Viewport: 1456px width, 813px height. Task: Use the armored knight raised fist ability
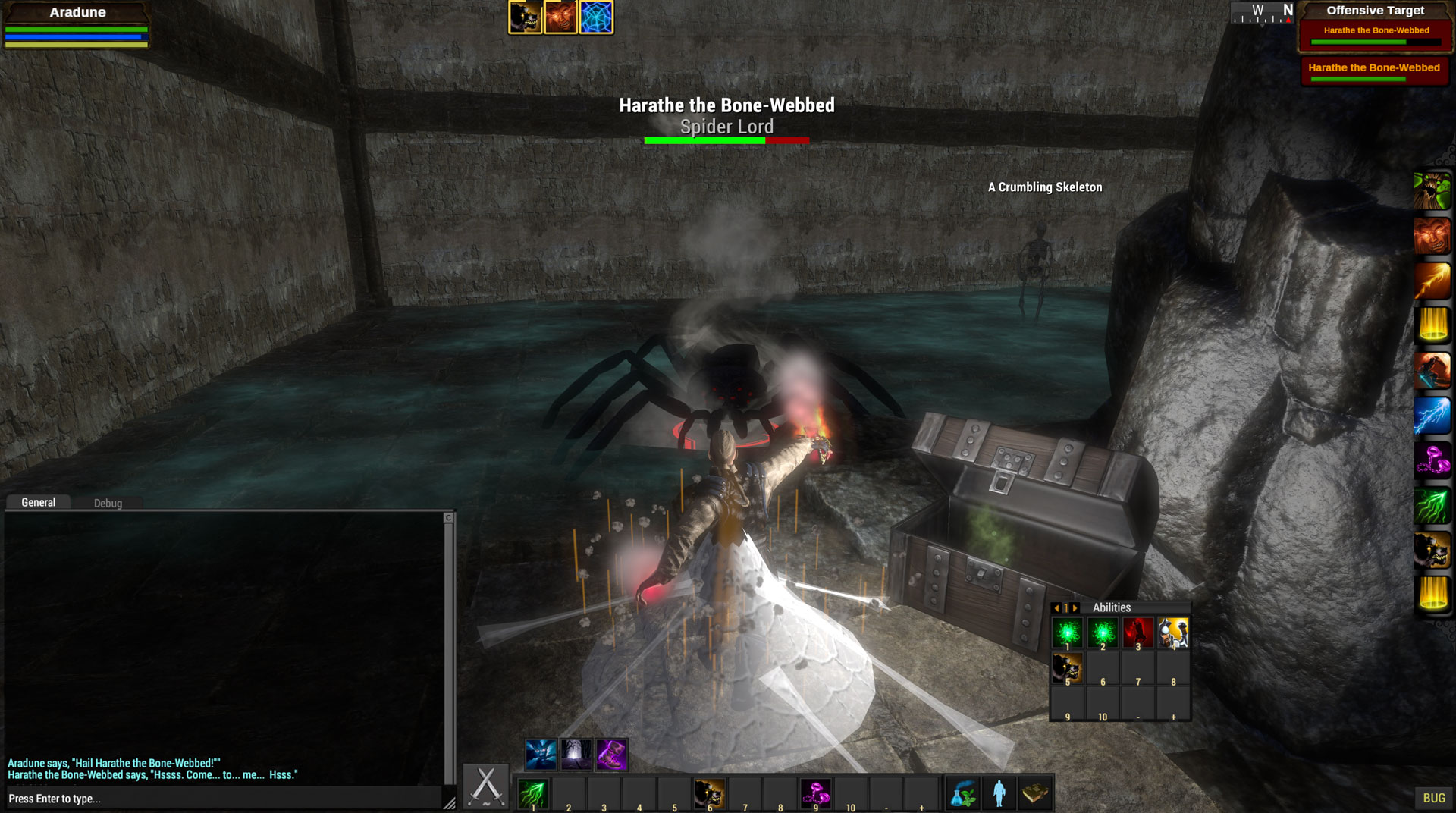1172,633
